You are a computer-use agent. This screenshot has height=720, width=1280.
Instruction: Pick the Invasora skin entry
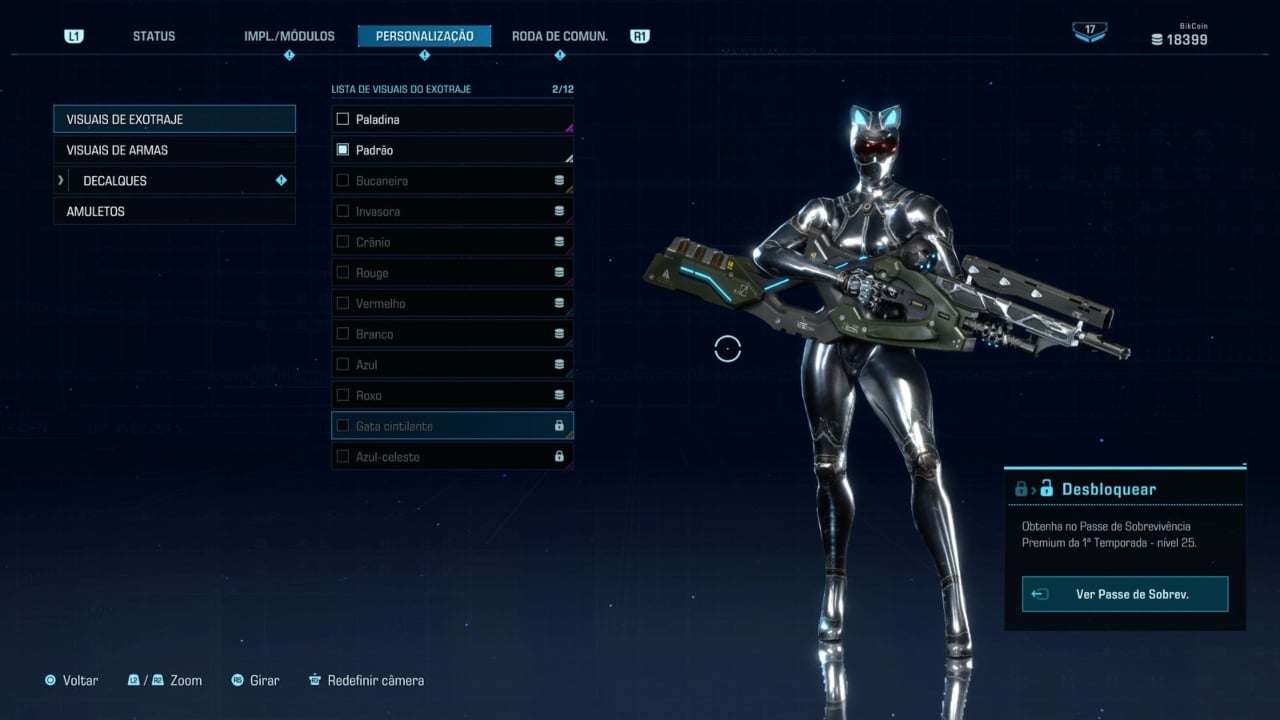click(452, 212)
